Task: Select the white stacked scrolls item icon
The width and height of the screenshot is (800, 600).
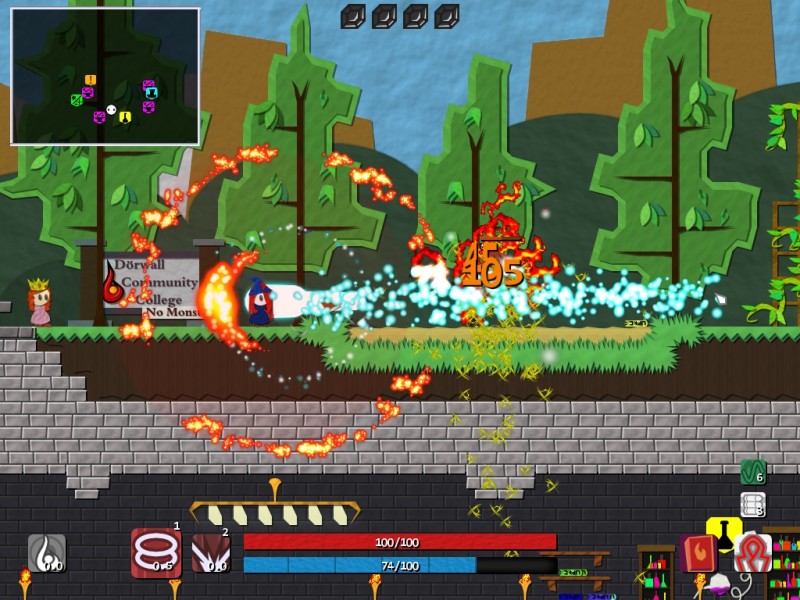Action: click(752, 505)
